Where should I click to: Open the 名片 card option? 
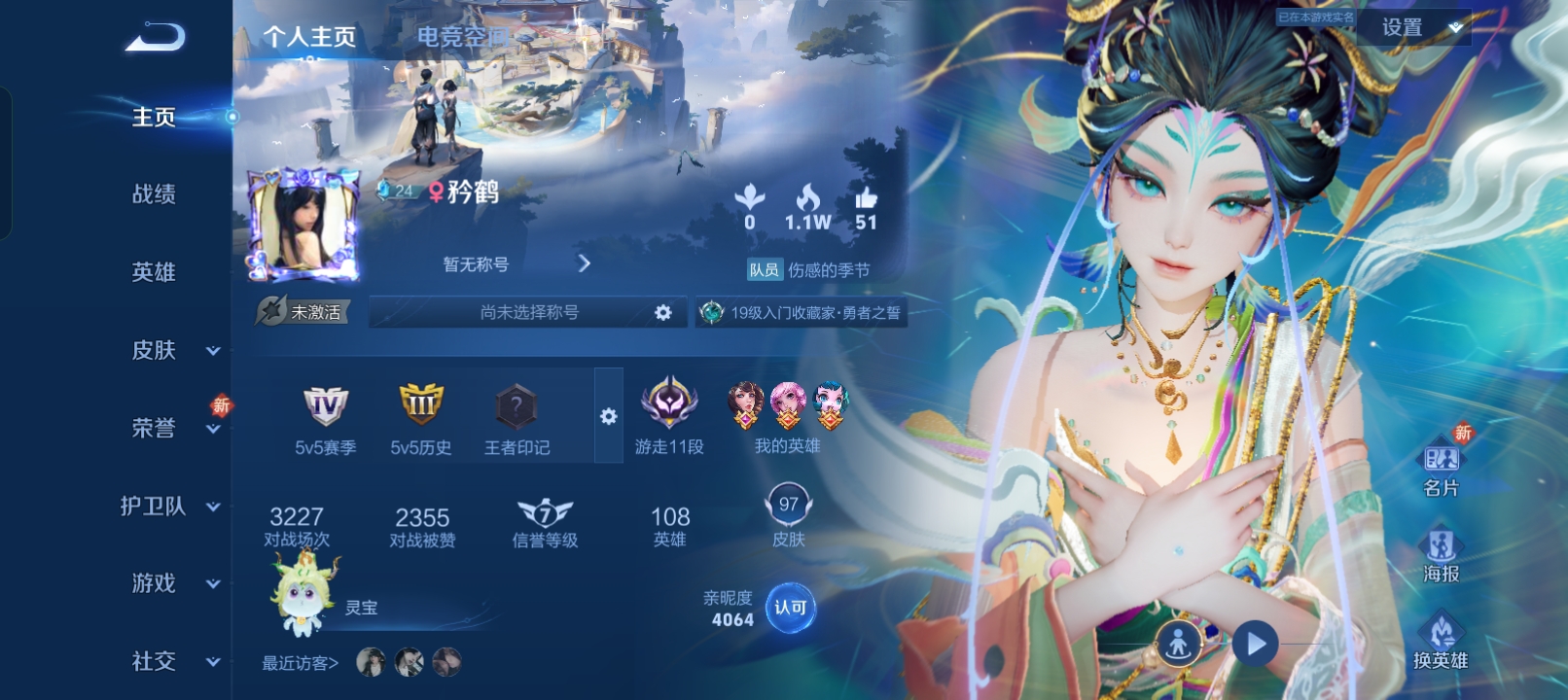pos(1441,468)
